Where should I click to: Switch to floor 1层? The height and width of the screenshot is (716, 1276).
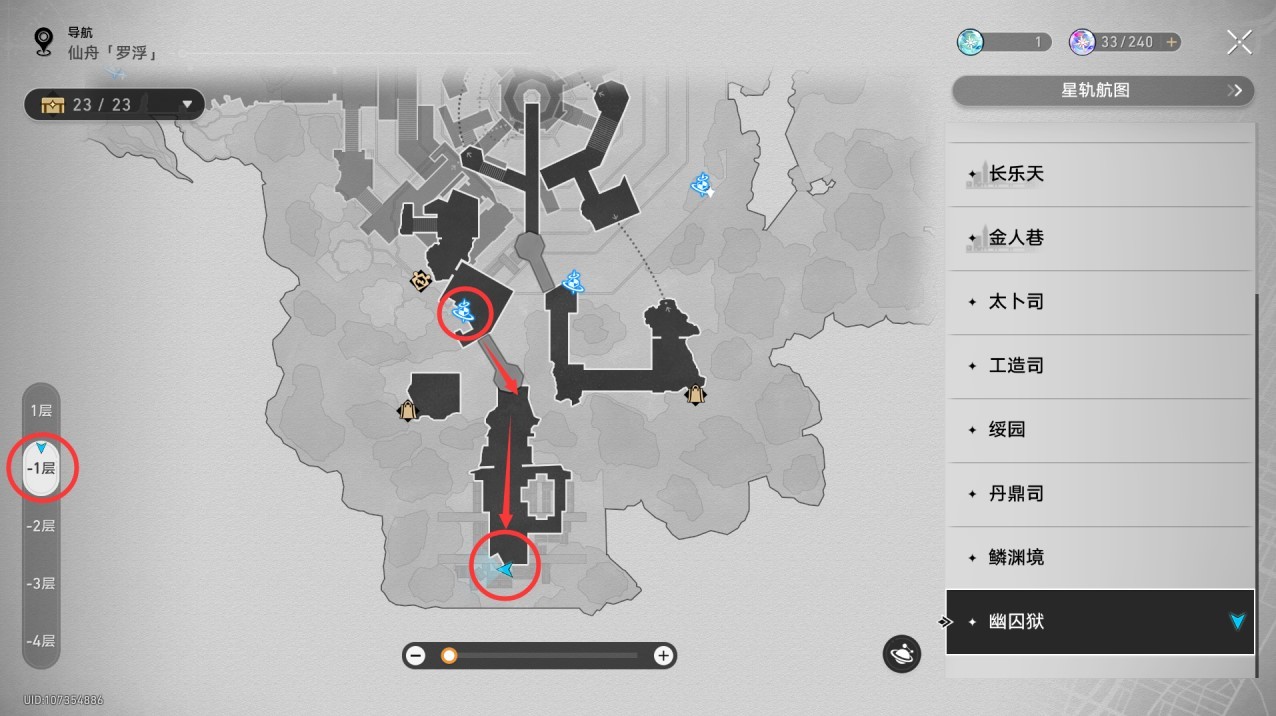tap(41, 410)
